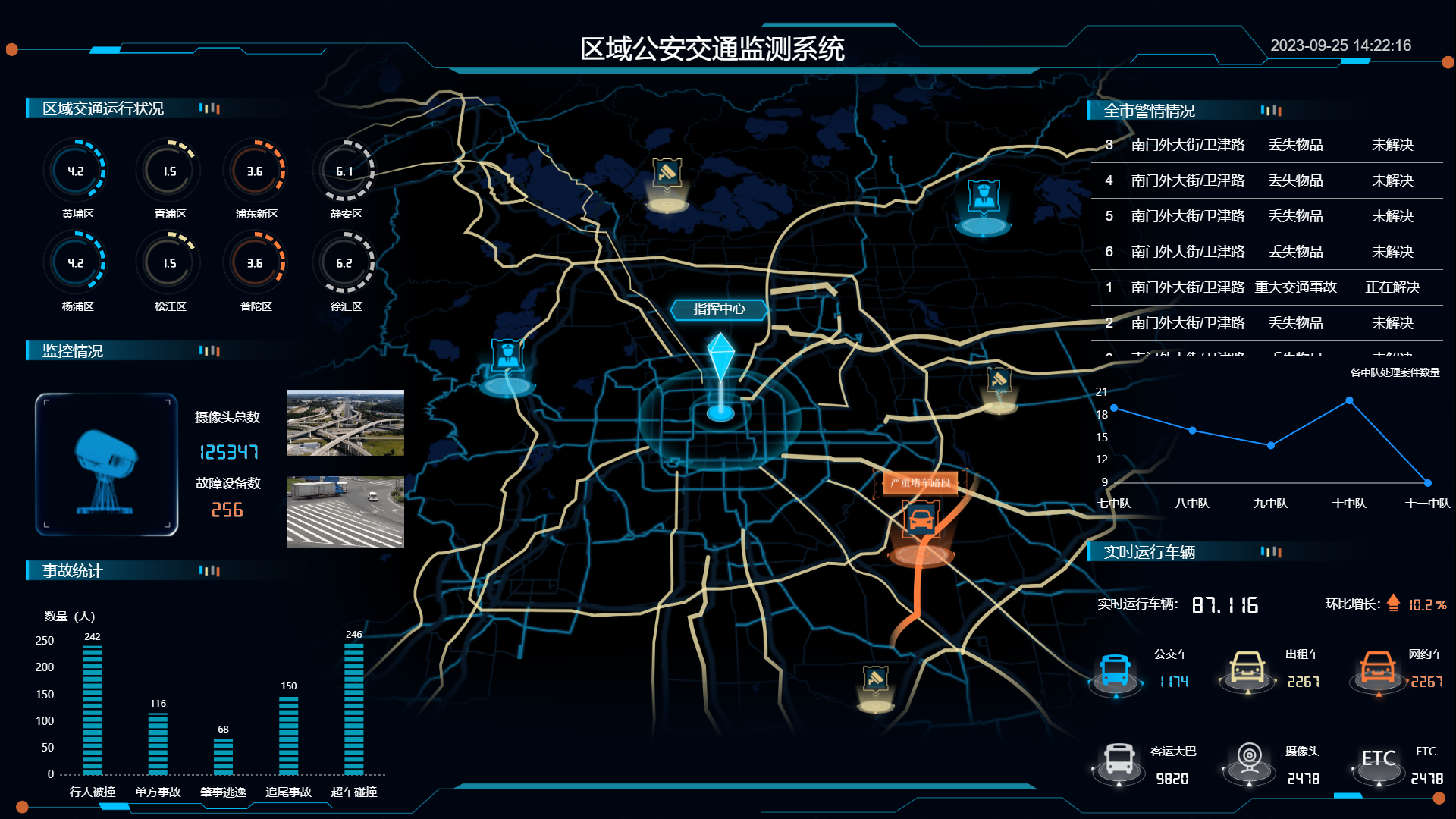Select the 公交车 bus icon
The image size is (1456, 819).
(x=1115, y=670)
